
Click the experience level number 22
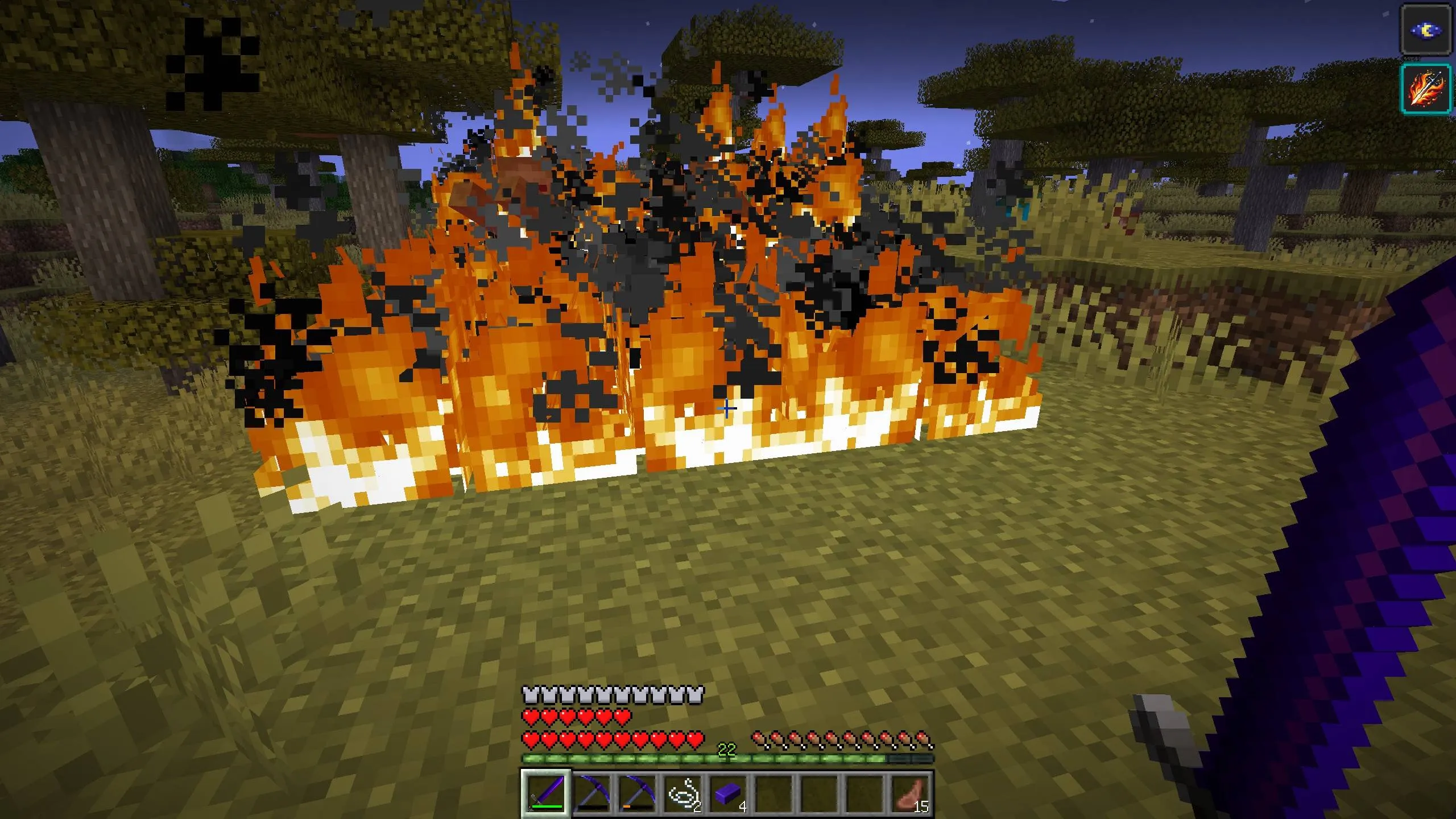(727, 750)
